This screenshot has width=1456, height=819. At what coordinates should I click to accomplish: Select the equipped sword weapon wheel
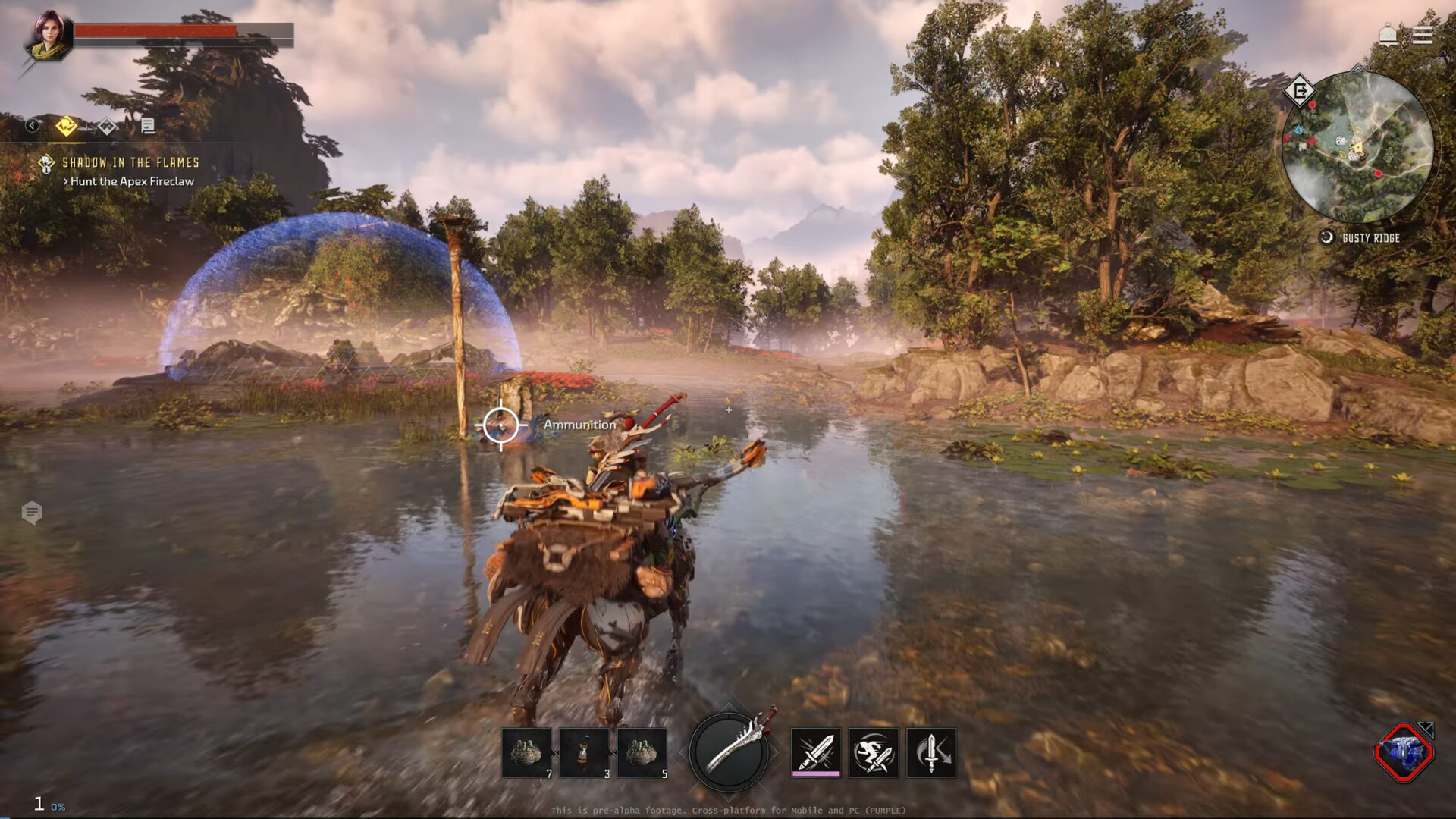(730, 752)
